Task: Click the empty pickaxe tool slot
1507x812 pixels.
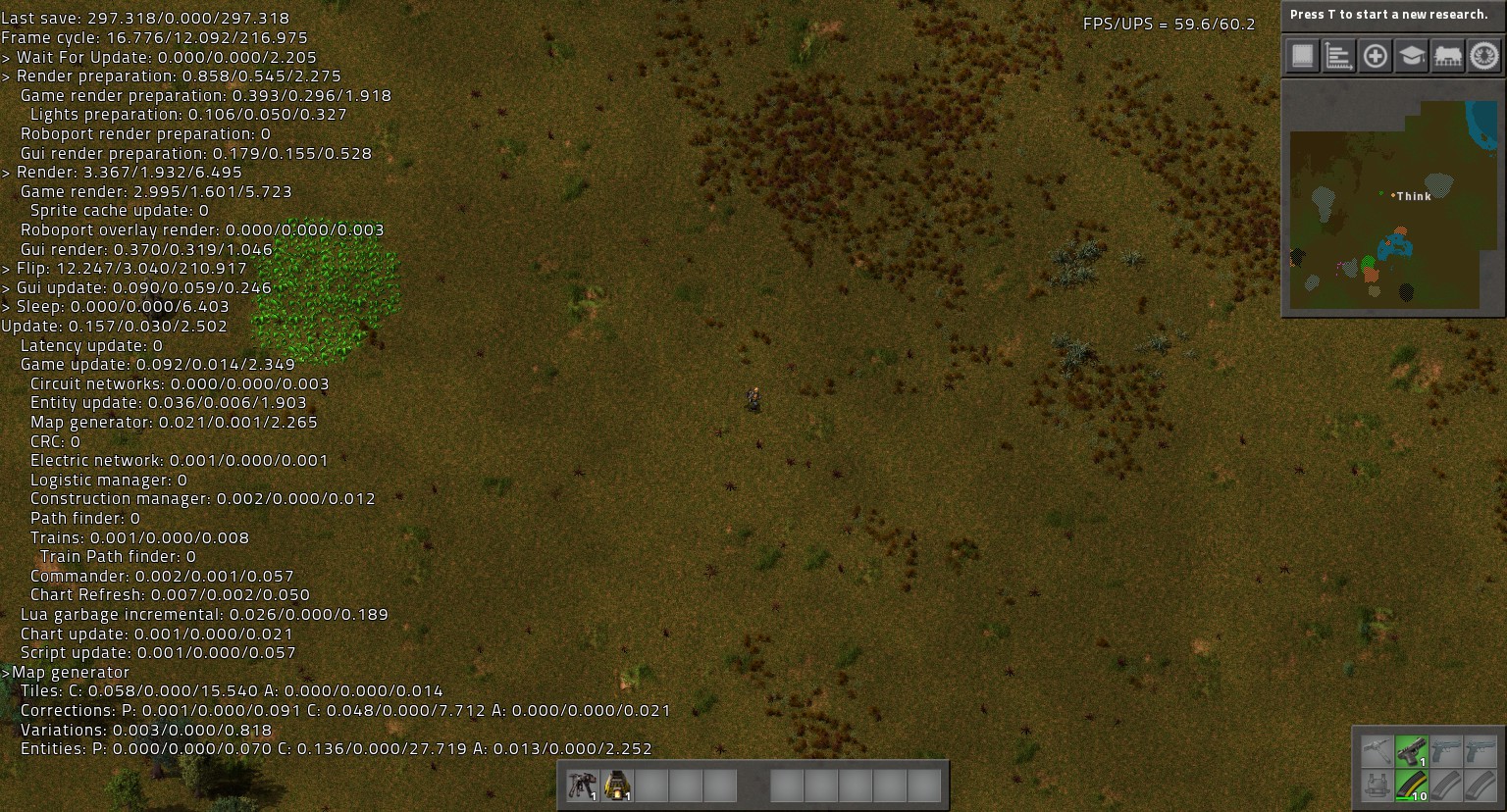Action: coord(1376,752)
